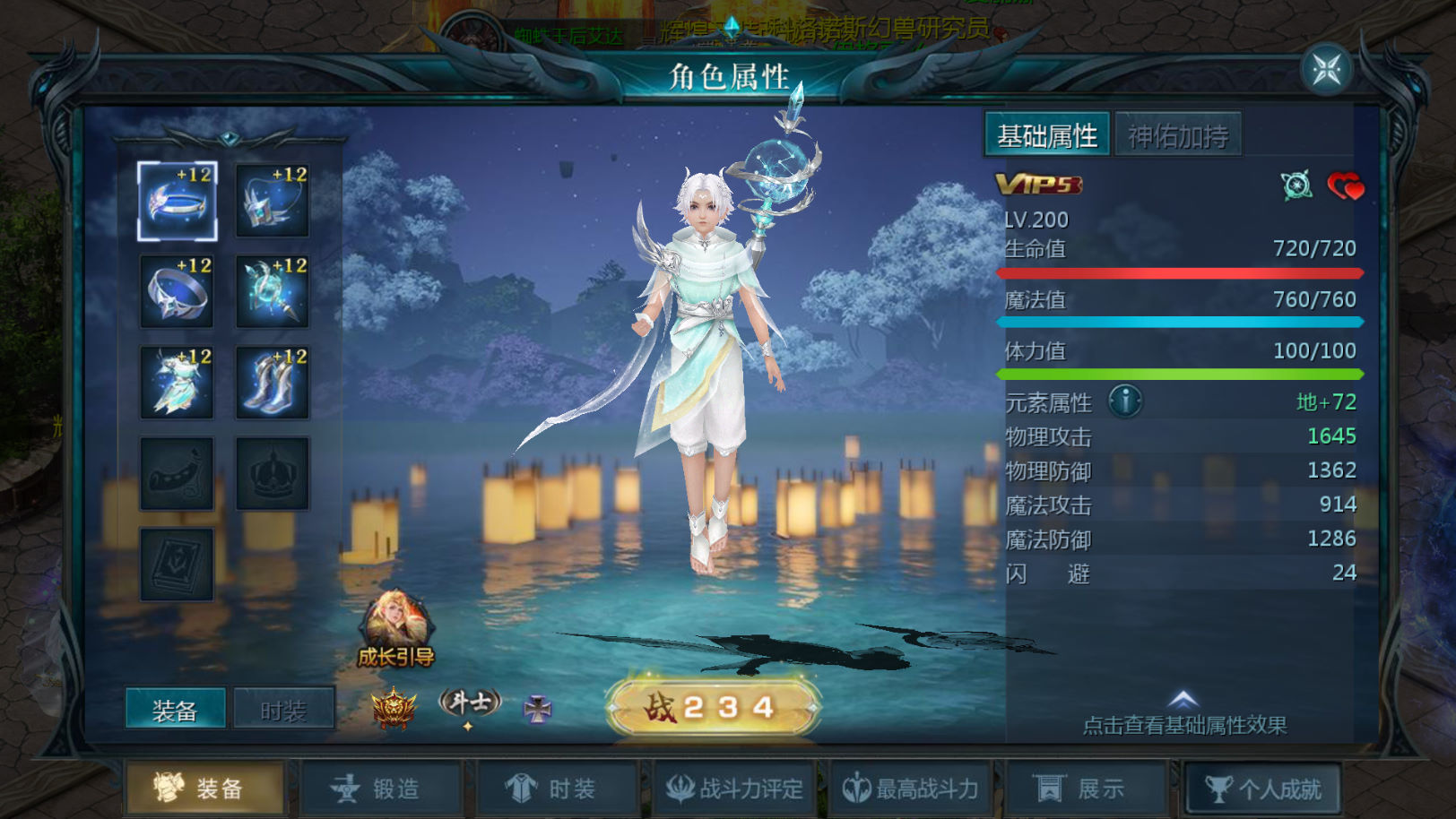Switch to the 时装 view beside 装备
Viewport: 1456px width, 819px height.
(x=283, y=711)
